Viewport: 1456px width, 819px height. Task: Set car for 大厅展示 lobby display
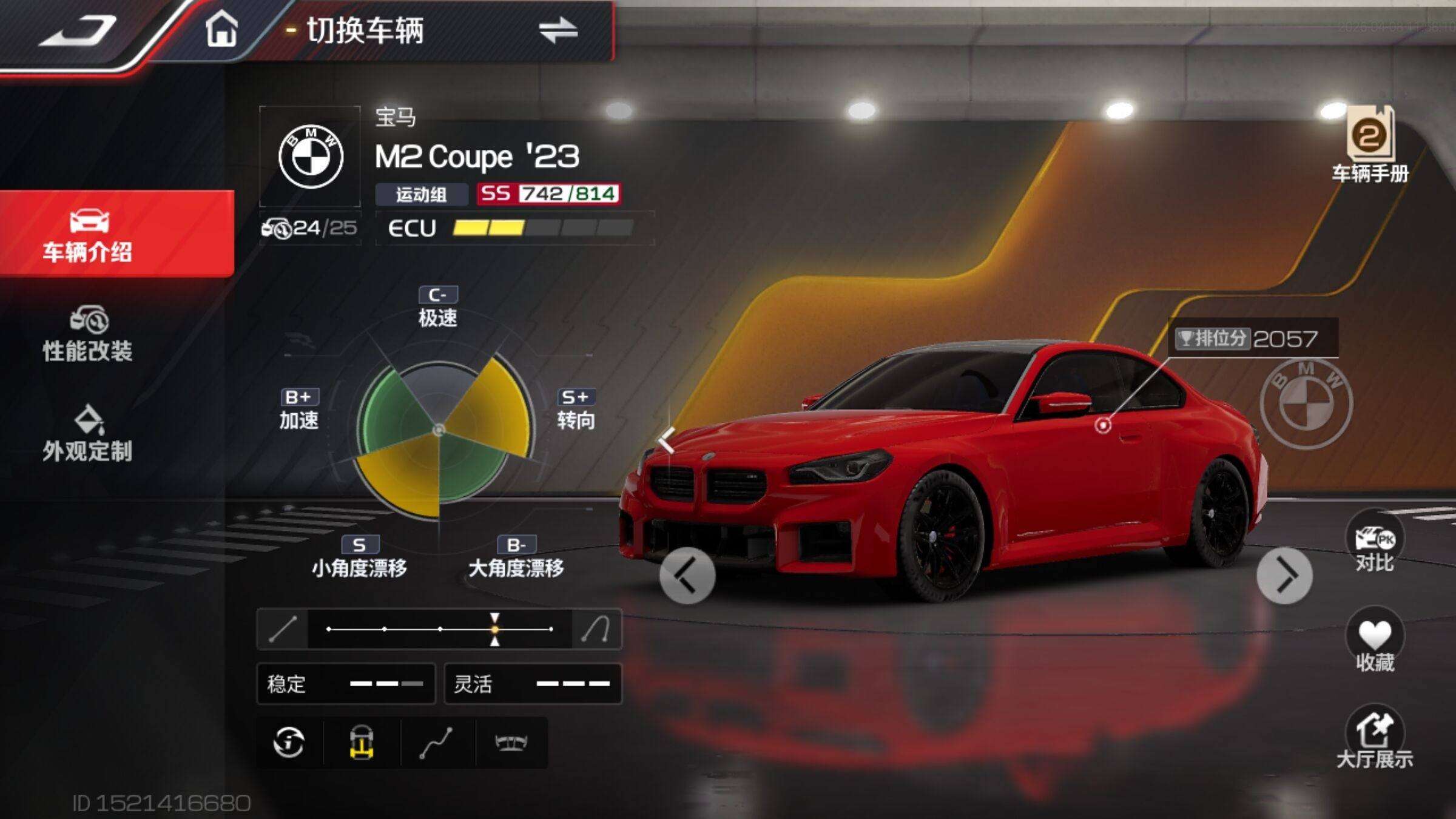pos(1375,738)
